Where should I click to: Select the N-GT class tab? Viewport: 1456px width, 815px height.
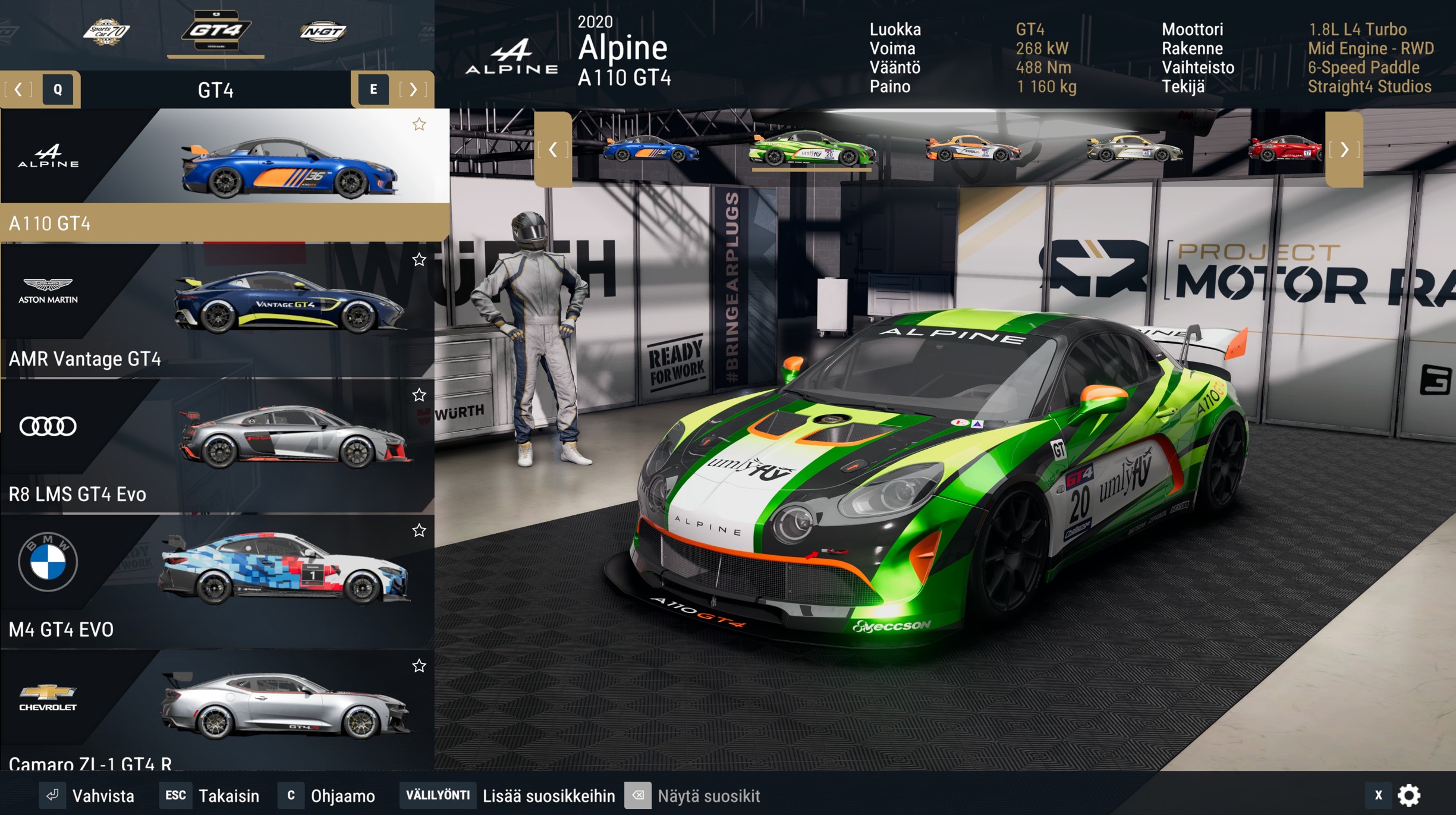coord(323,31)
